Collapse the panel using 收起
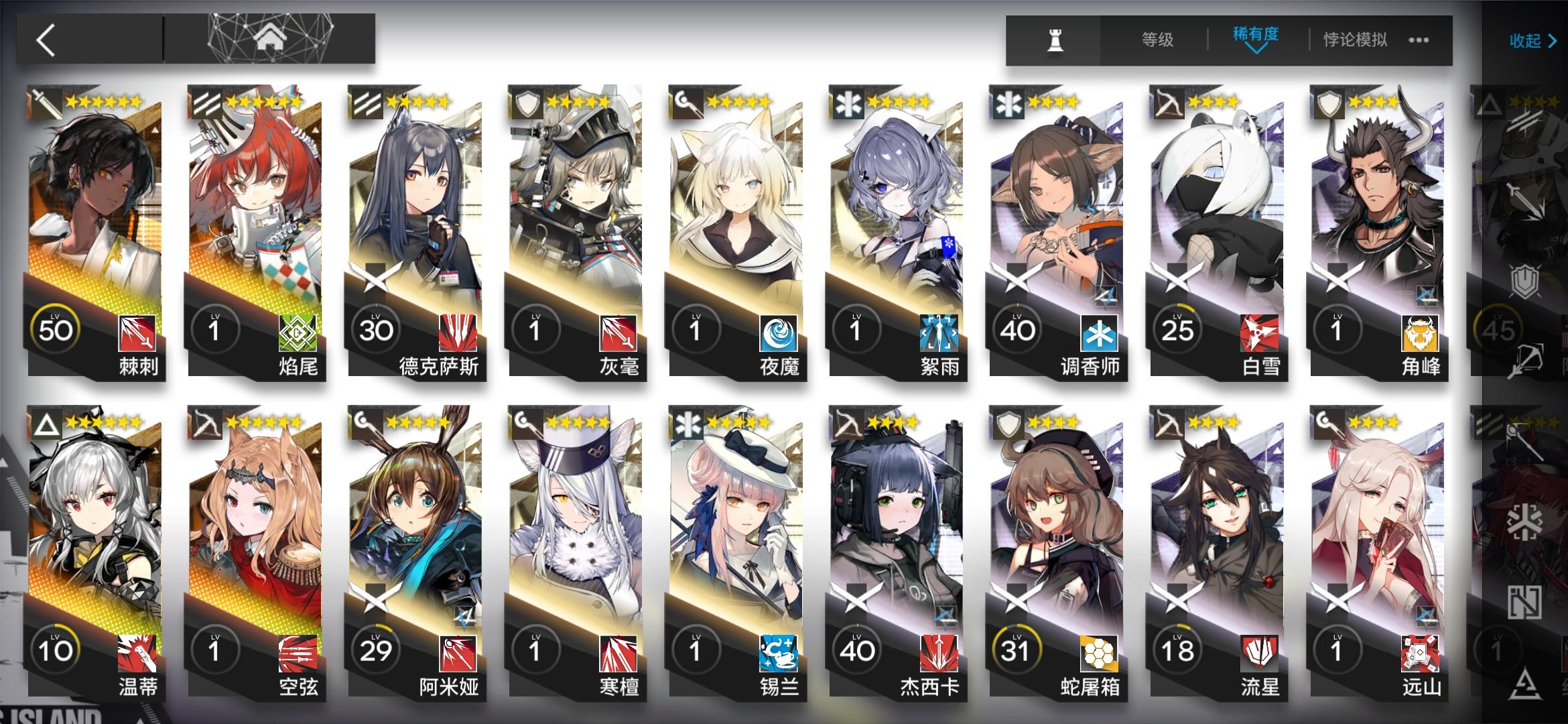1568x724 pixels. tap(1532, 41)
